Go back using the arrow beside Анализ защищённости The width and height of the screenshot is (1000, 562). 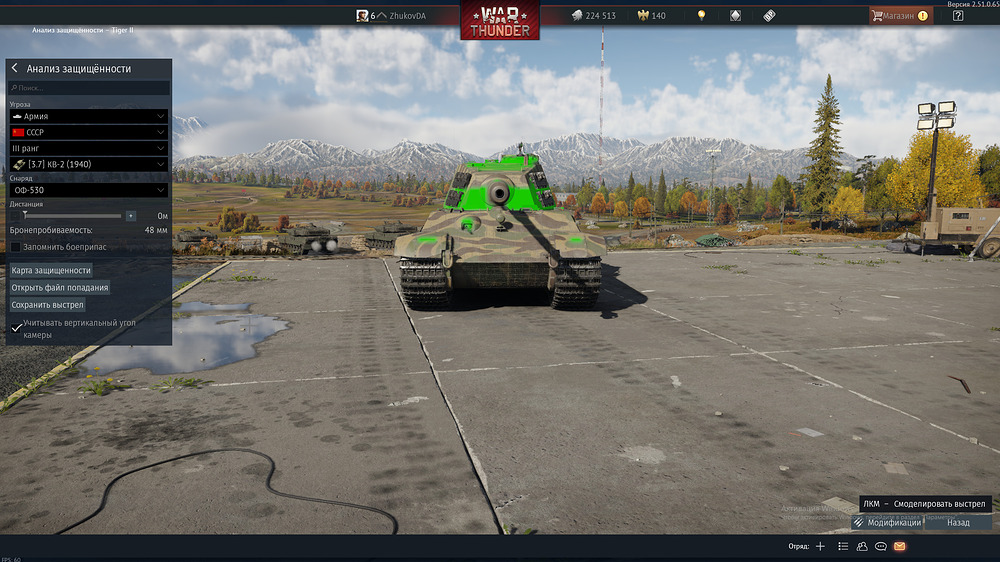click(x=15, y=69)
